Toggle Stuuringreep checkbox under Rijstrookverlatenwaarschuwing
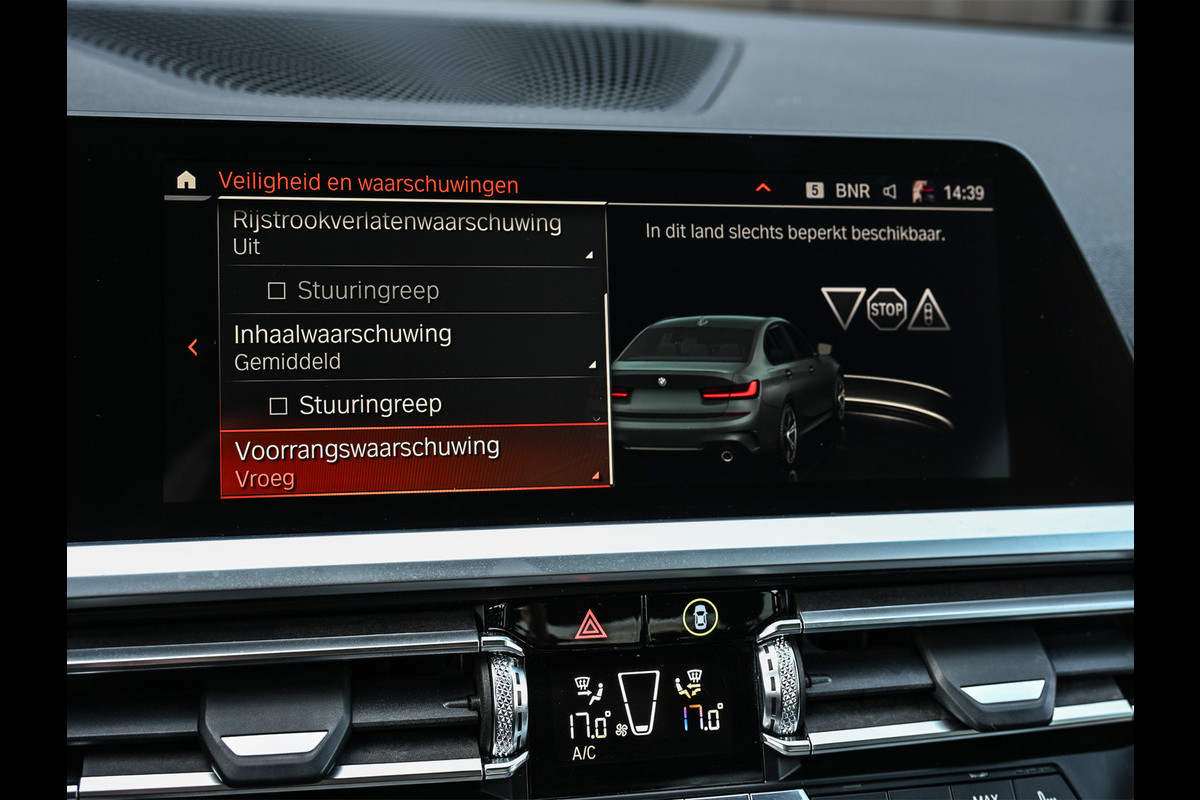Image resolution: width=1200 pixels, height=800 pixels. coord(277,291)
